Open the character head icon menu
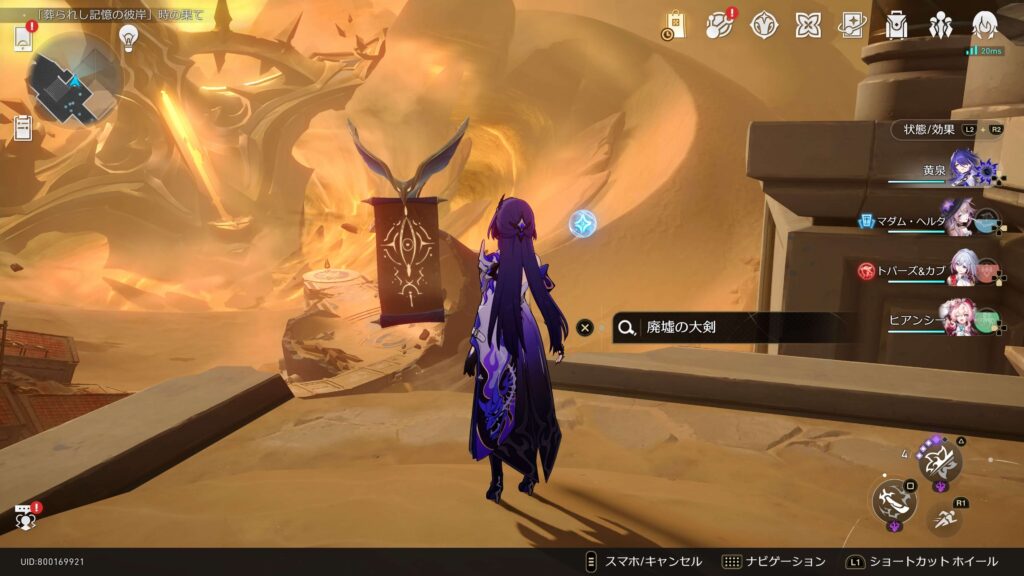Viewport: 1024px width, 576px height. click(x=985, y=24)
